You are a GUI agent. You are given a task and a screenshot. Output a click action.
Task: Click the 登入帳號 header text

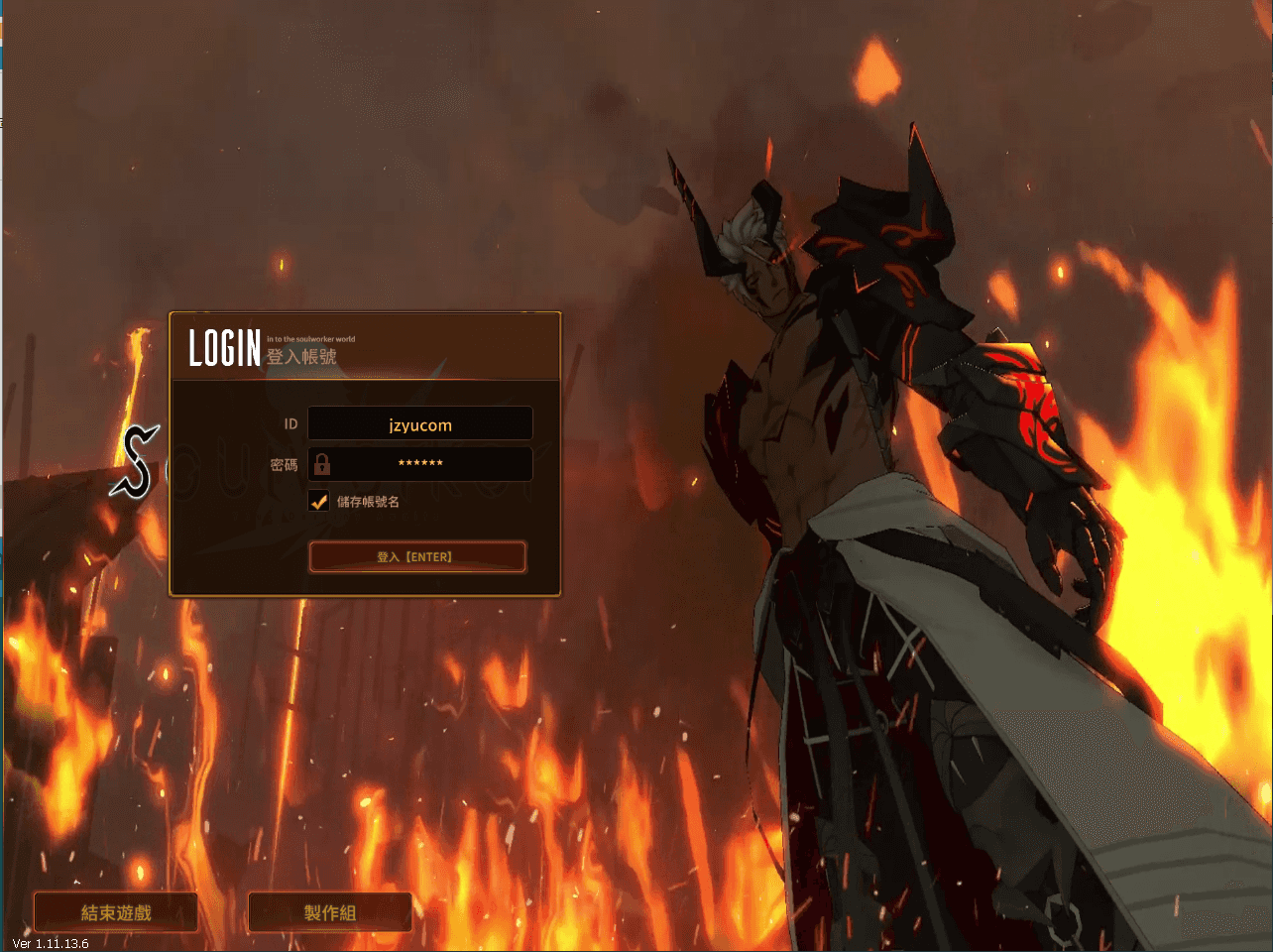301,357
